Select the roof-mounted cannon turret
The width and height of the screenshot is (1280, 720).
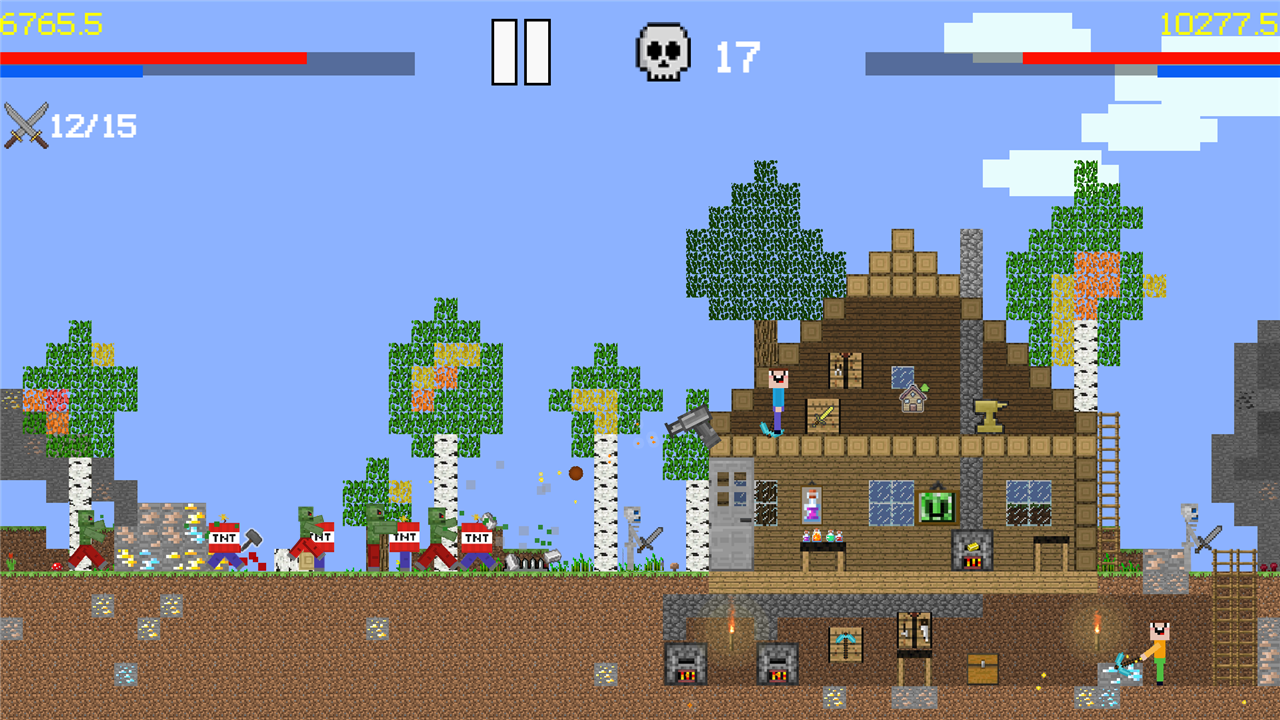(x=697, y=425)
